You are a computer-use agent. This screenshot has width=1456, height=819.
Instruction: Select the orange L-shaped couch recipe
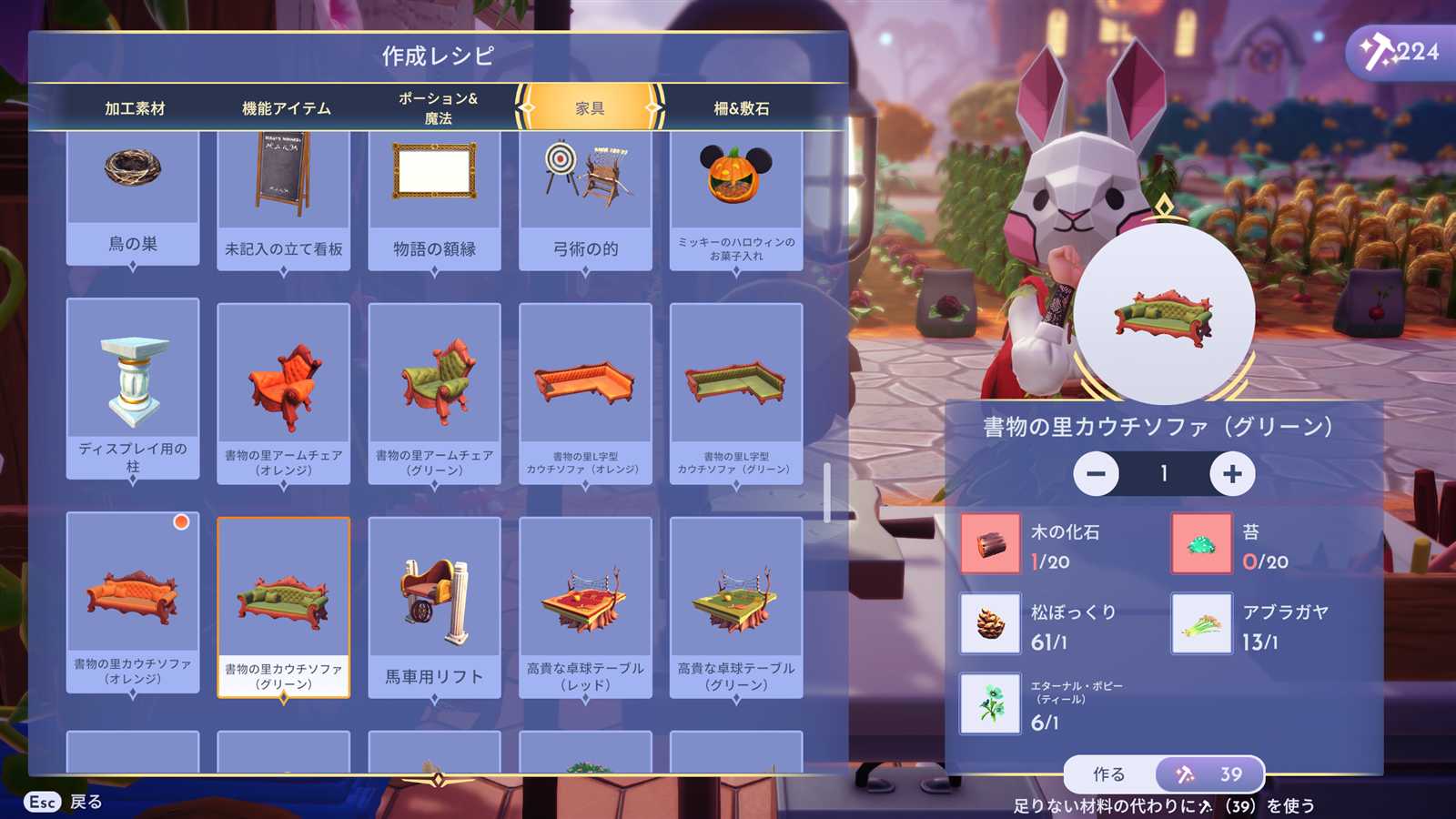(x=585, y=393)
